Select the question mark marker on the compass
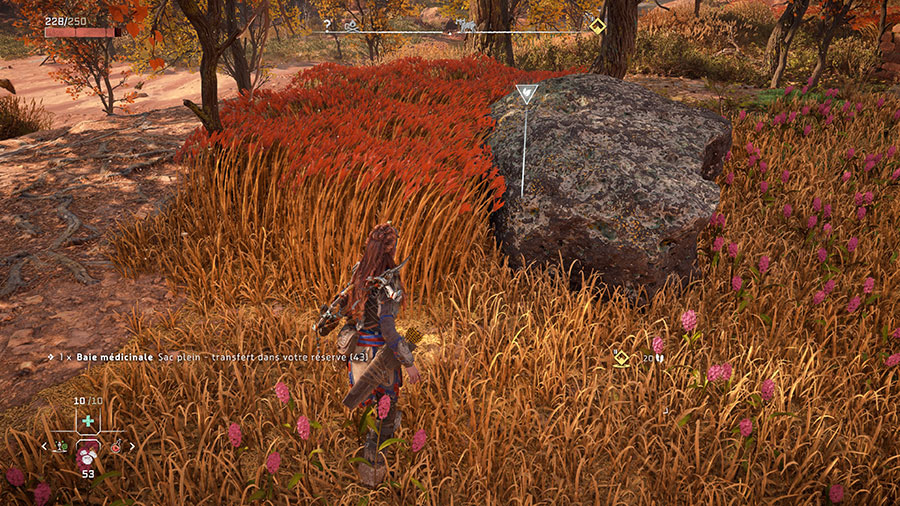The image size is (900, 506). [x=327, y=24]
